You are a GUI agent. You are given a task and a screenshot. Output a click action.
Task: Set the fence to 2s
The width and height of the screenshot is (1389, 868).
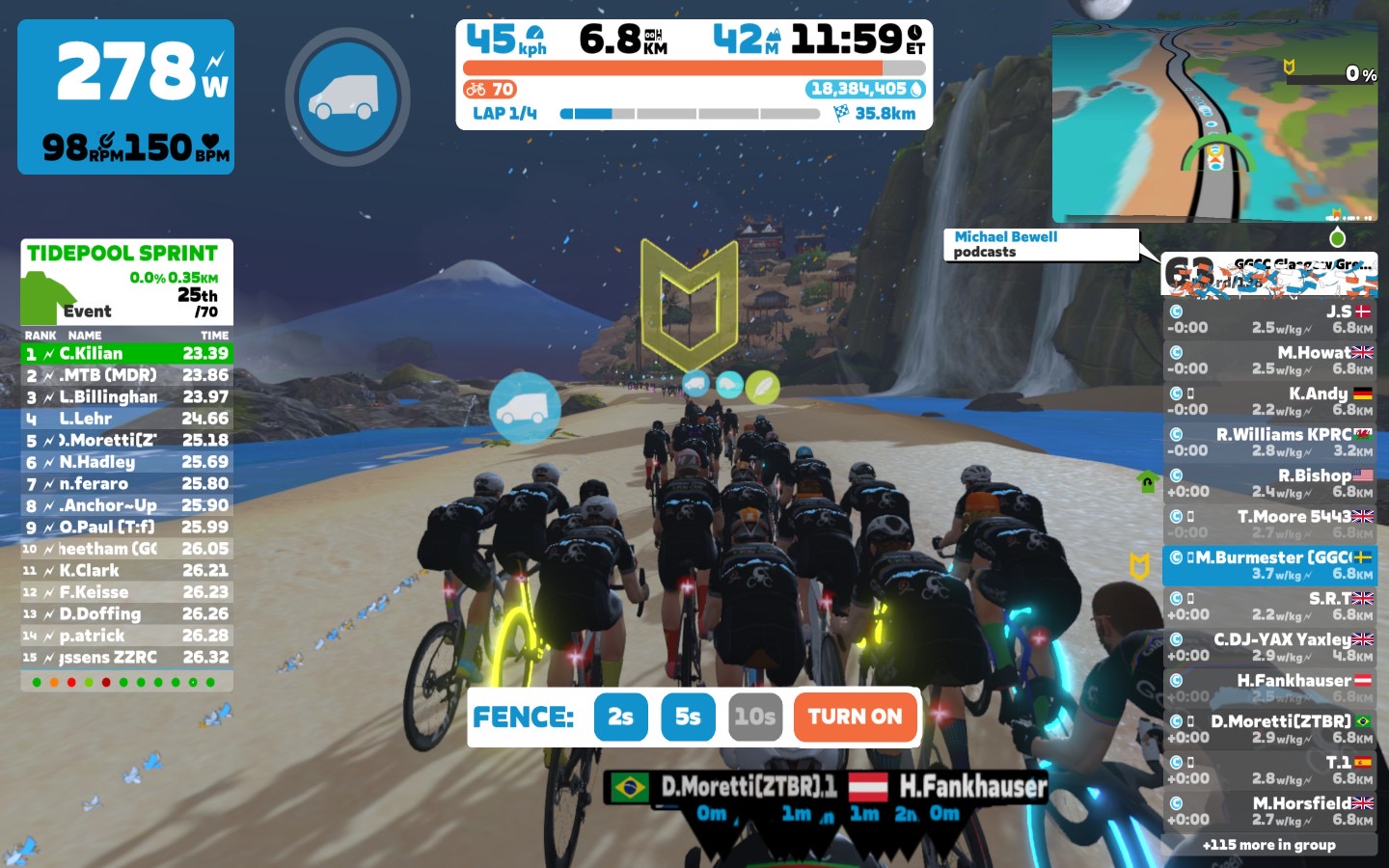click(620, 717)
